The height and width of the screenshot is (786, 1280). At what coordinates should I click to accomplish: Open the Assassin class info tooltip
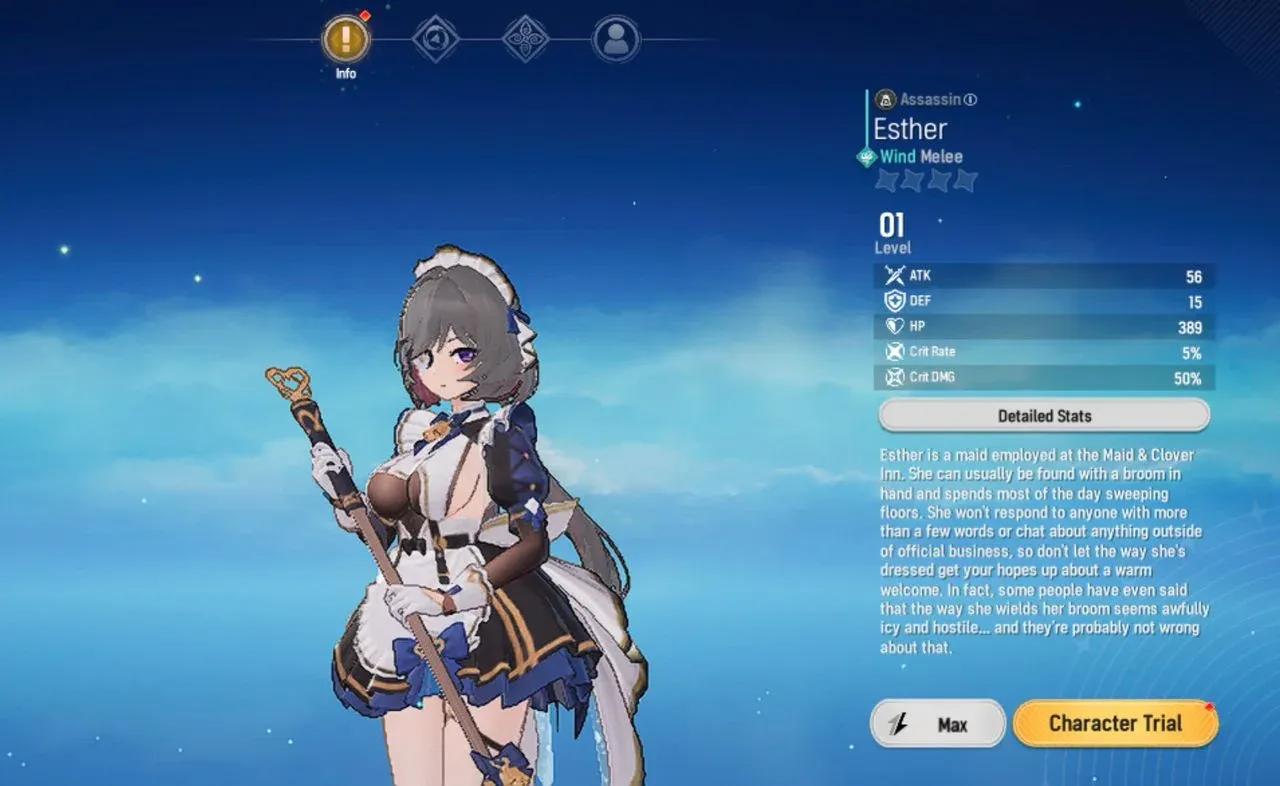(971, 99)
